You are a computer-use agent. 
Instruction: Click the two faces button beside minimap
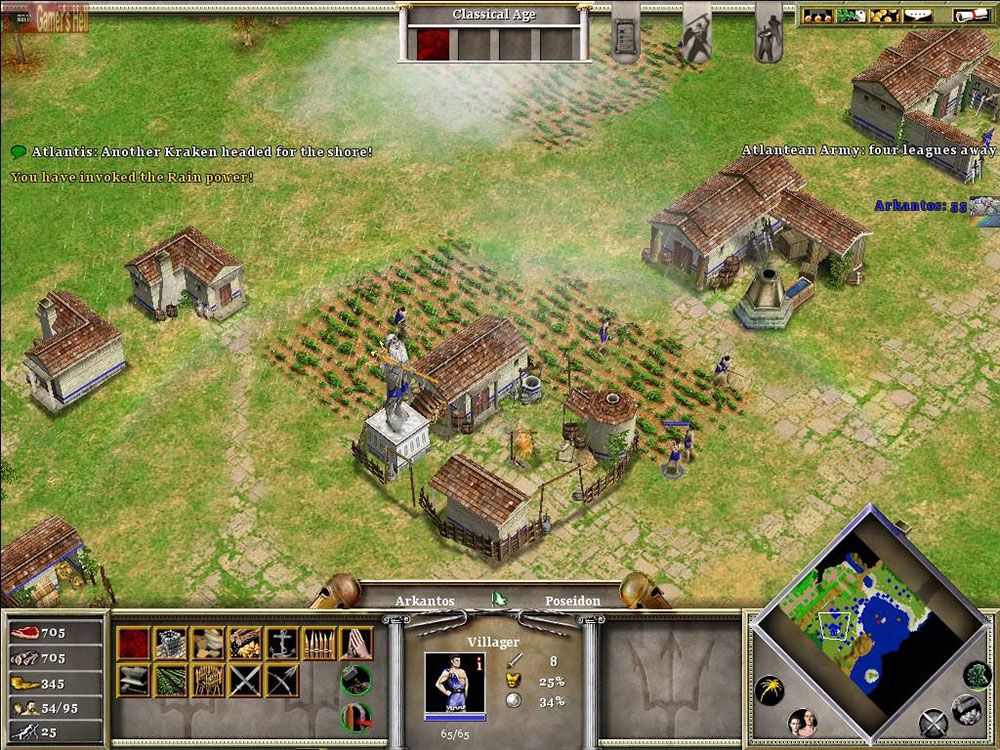(803, 722)
